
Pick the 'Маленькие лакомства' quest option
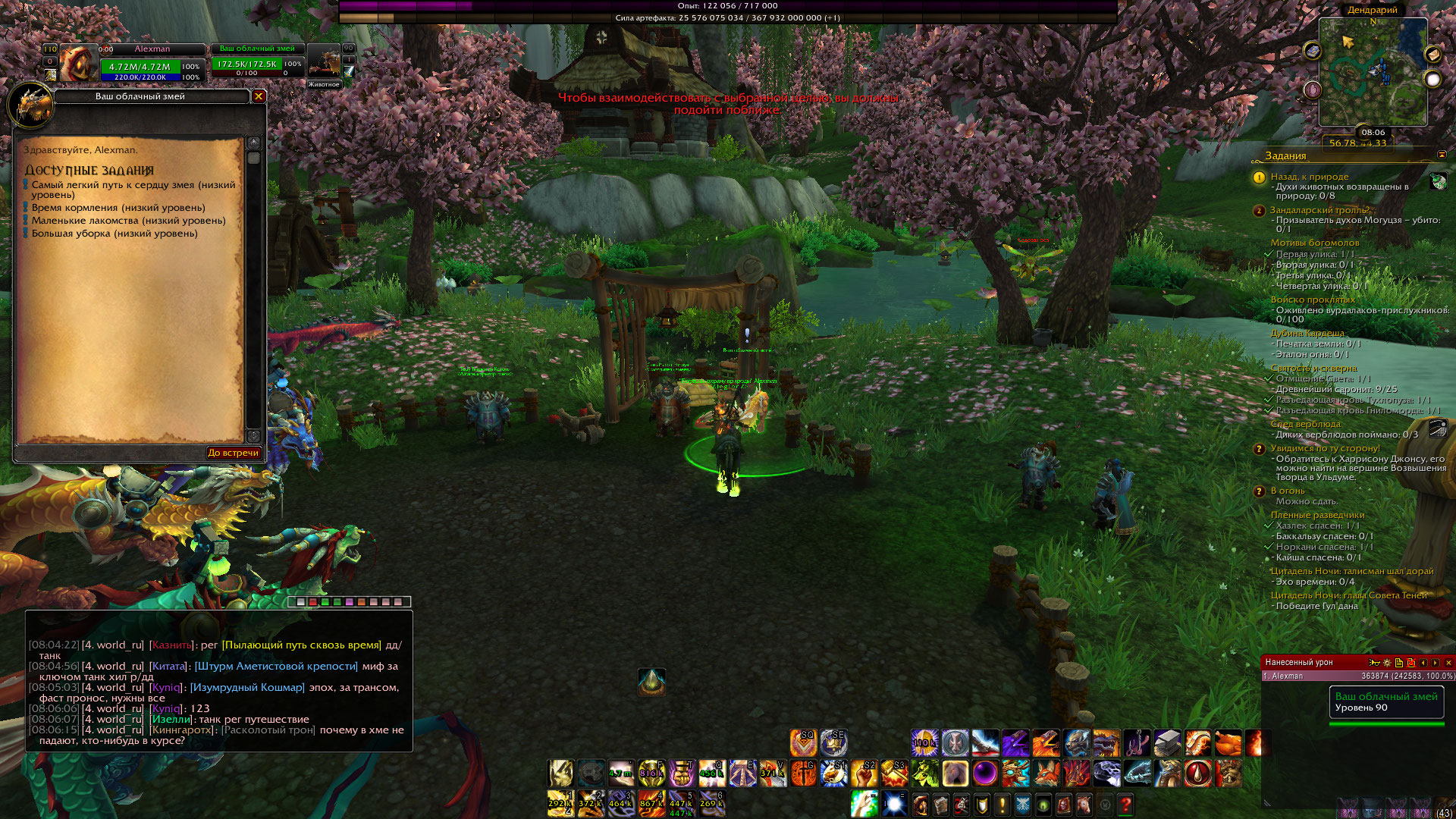pos(128,221)
